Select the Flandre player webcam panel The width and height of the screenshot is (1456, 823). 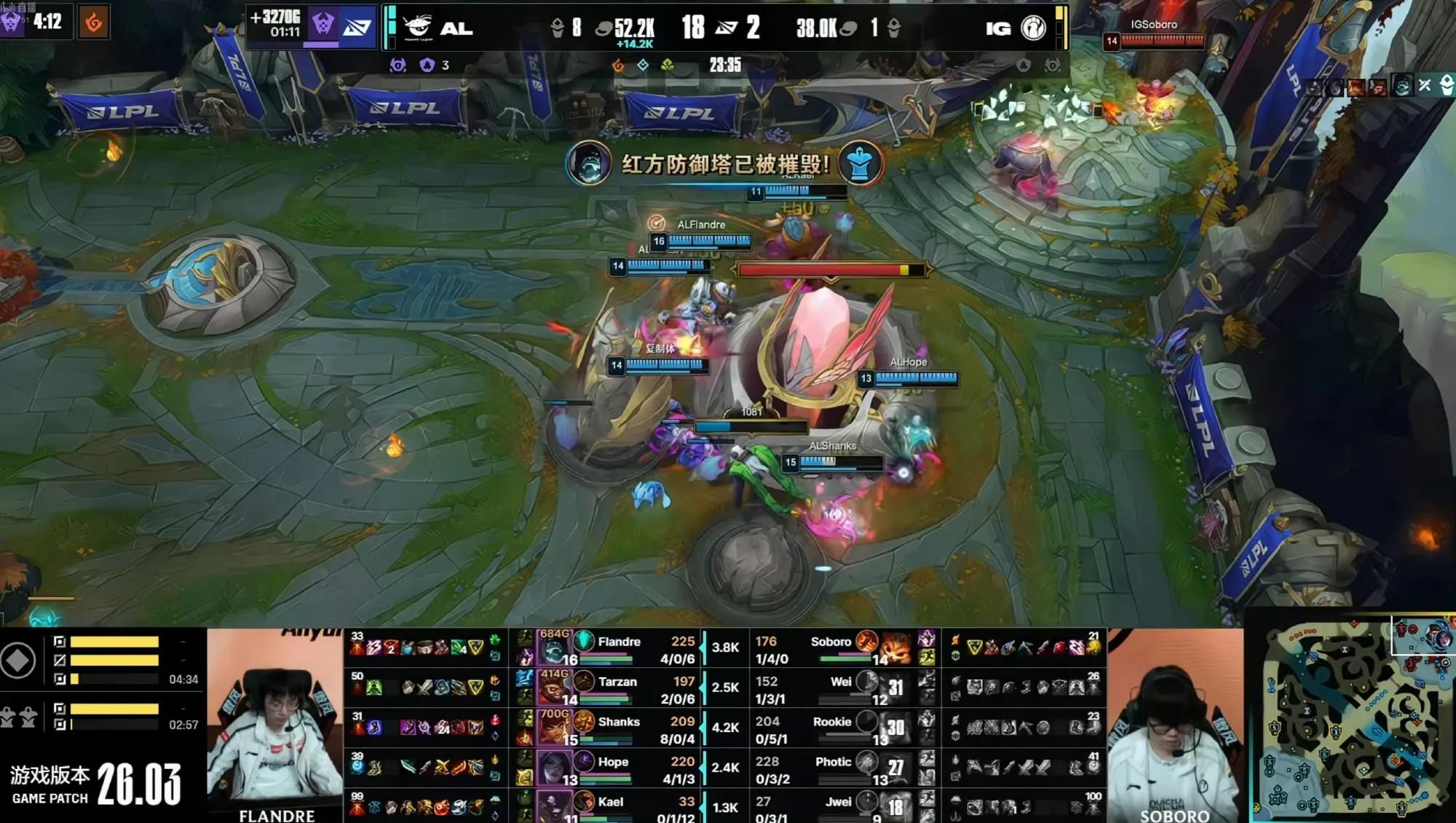(274, 726)
